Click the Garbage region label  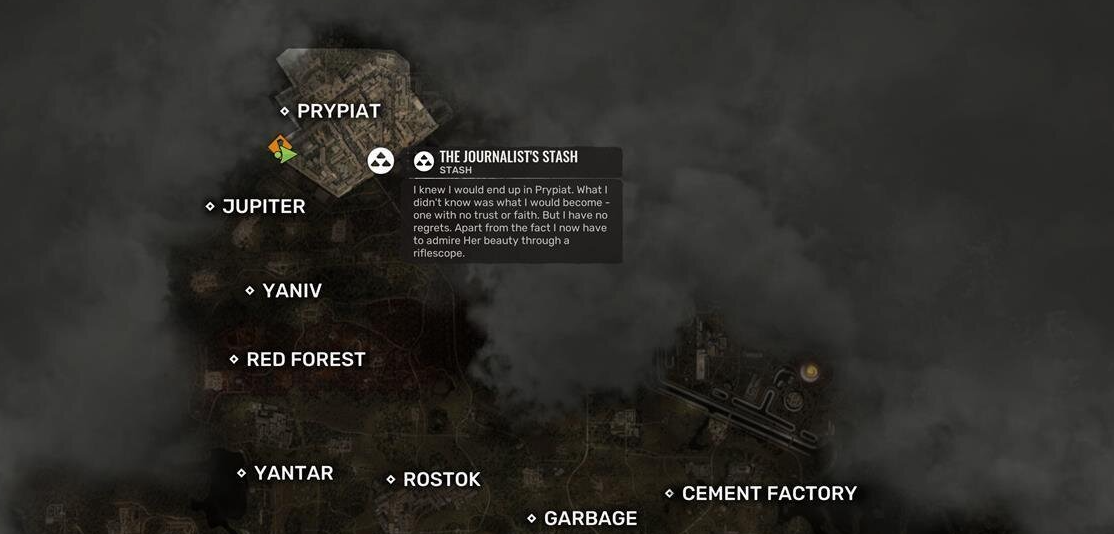point(590,518)
